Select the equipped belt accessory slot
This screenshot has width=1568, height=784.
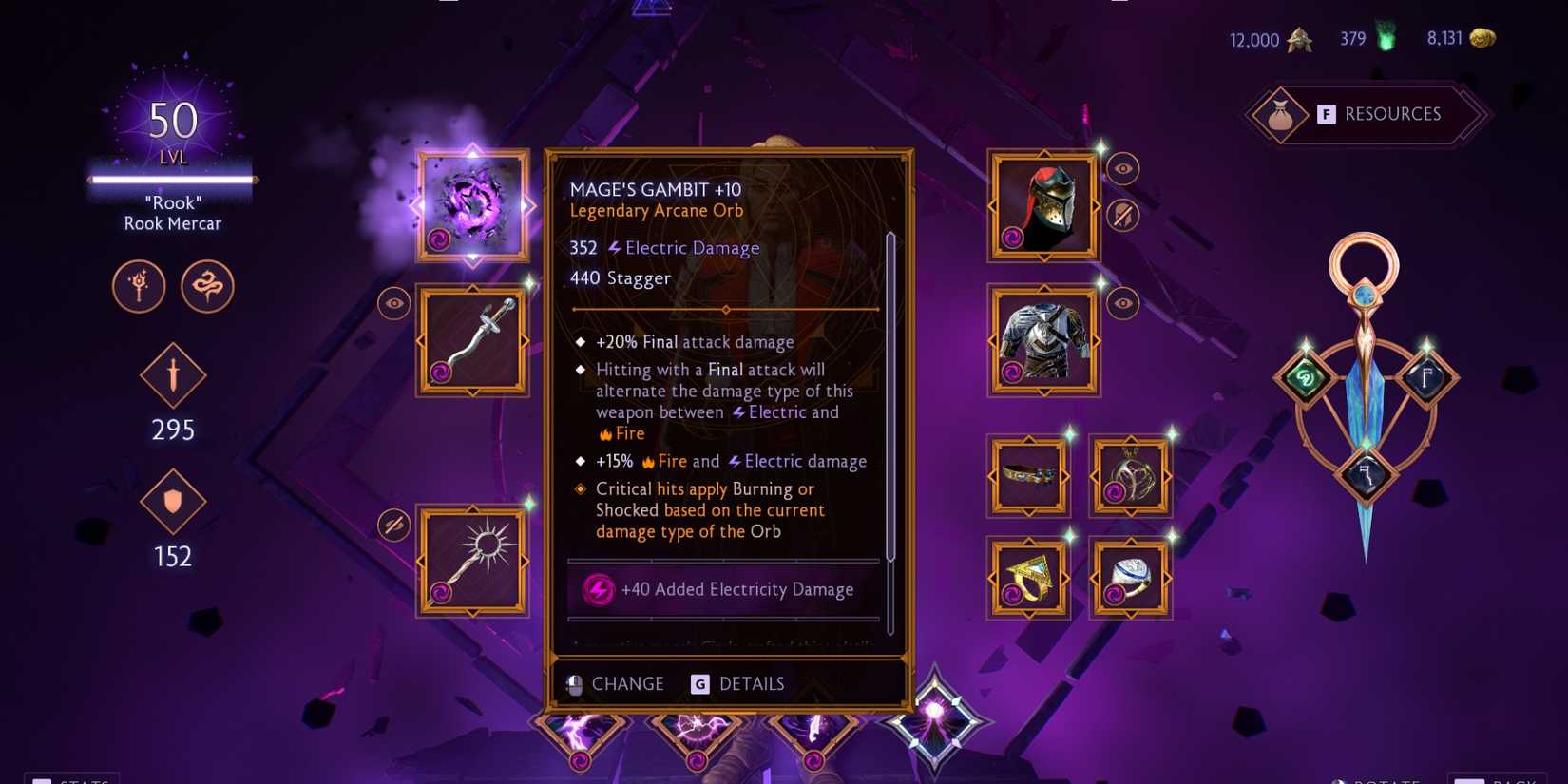click(x=1028, y=476)
